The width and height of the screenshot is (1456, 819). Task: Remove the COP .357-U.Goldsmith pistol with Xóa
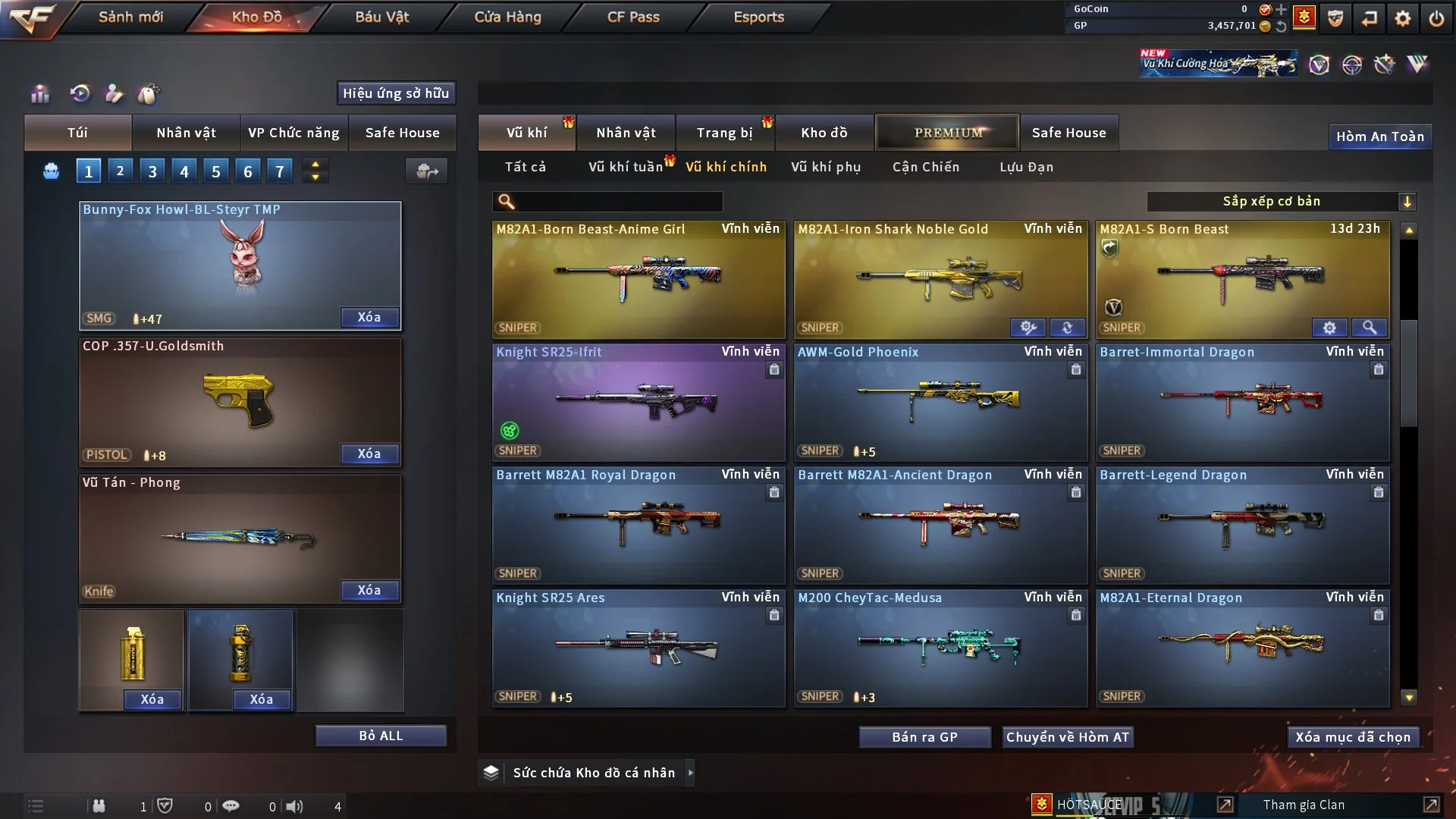[369, 453]
